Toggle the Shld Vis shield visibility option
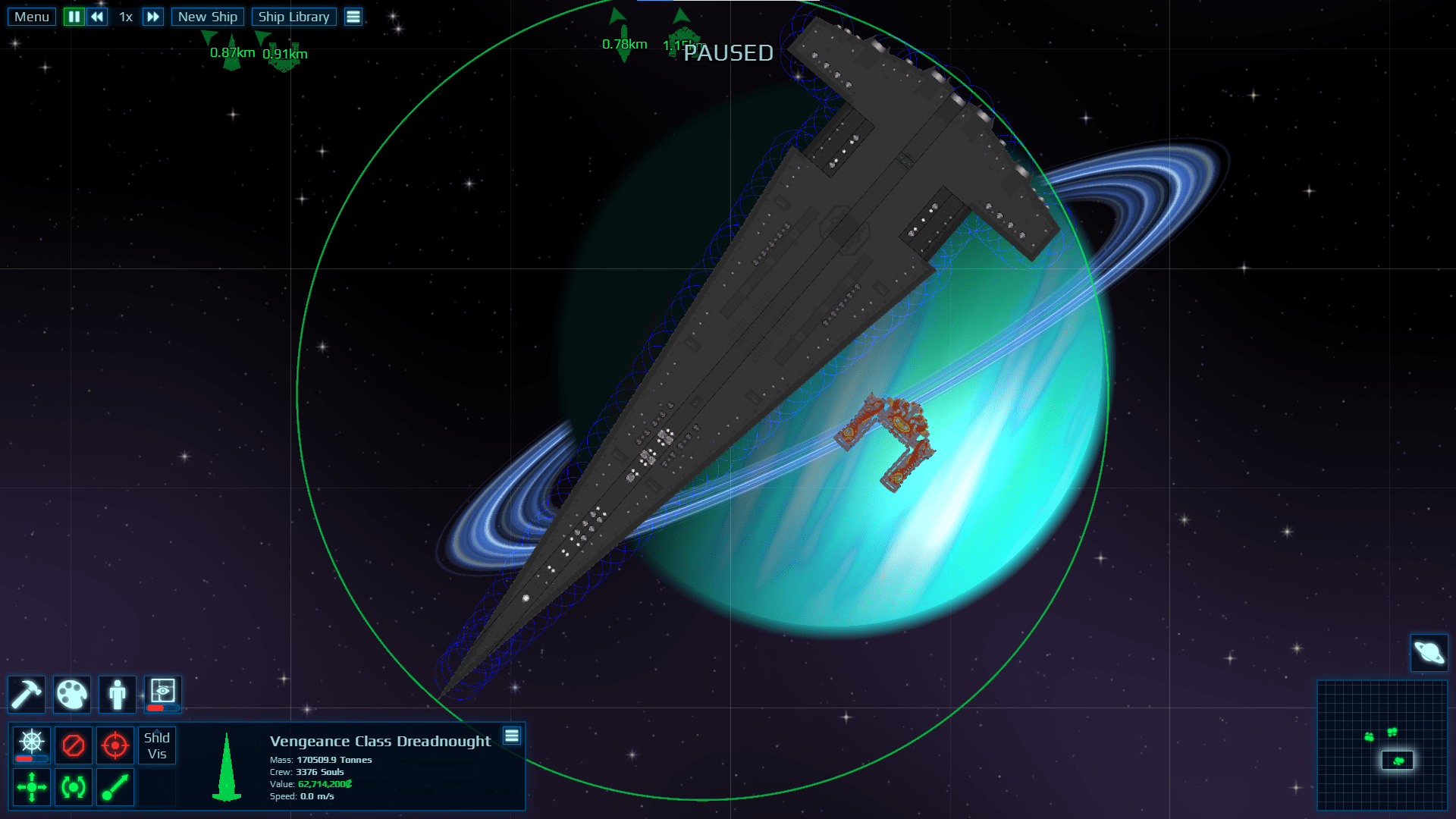Image resolution: width=1456 pixels, height=819 pixels. point(156,745)
